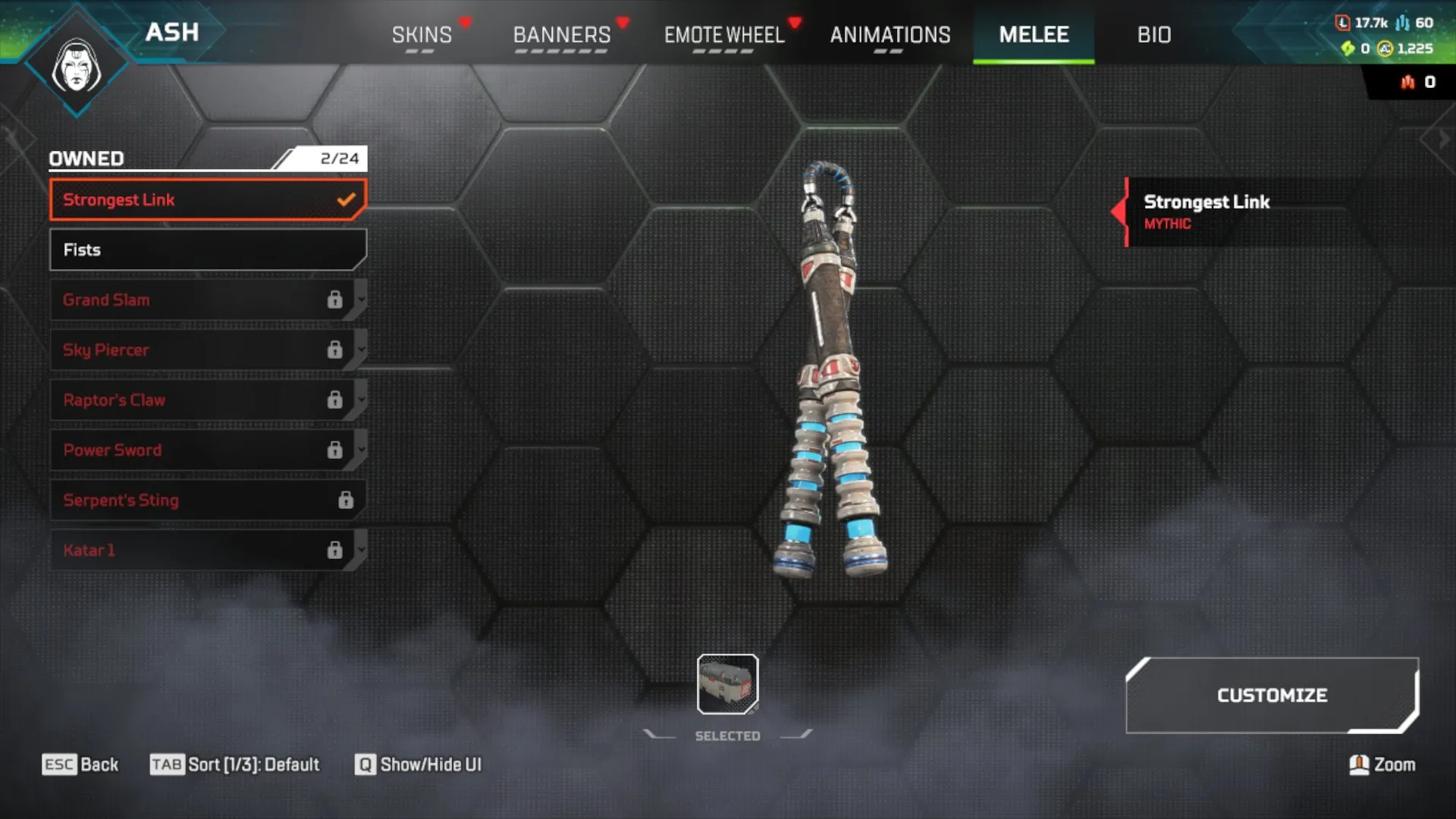Image resolution: width=1456 pixels, height=819 pixels.
Task: Choose the Fists melee option
Action: point(207,249)
